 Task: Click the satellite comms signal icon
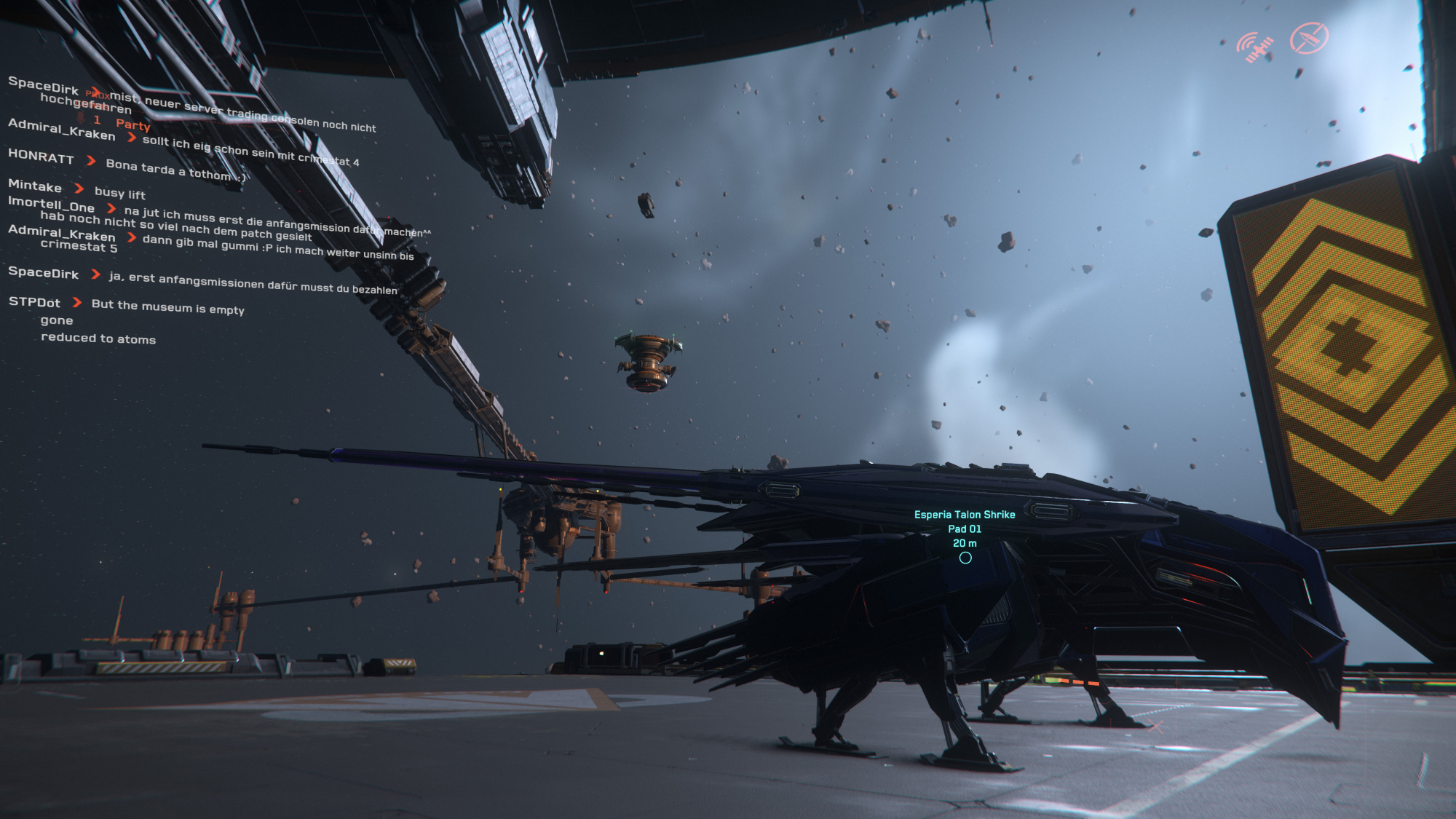point(1255,47)
